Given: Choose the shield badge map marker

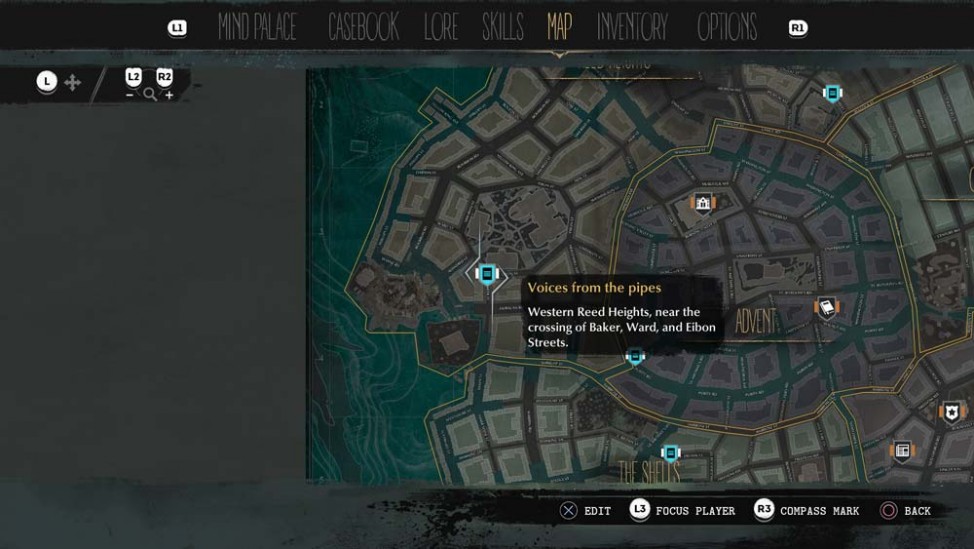Looking at the screenshot, I should [x=951, y=412].
